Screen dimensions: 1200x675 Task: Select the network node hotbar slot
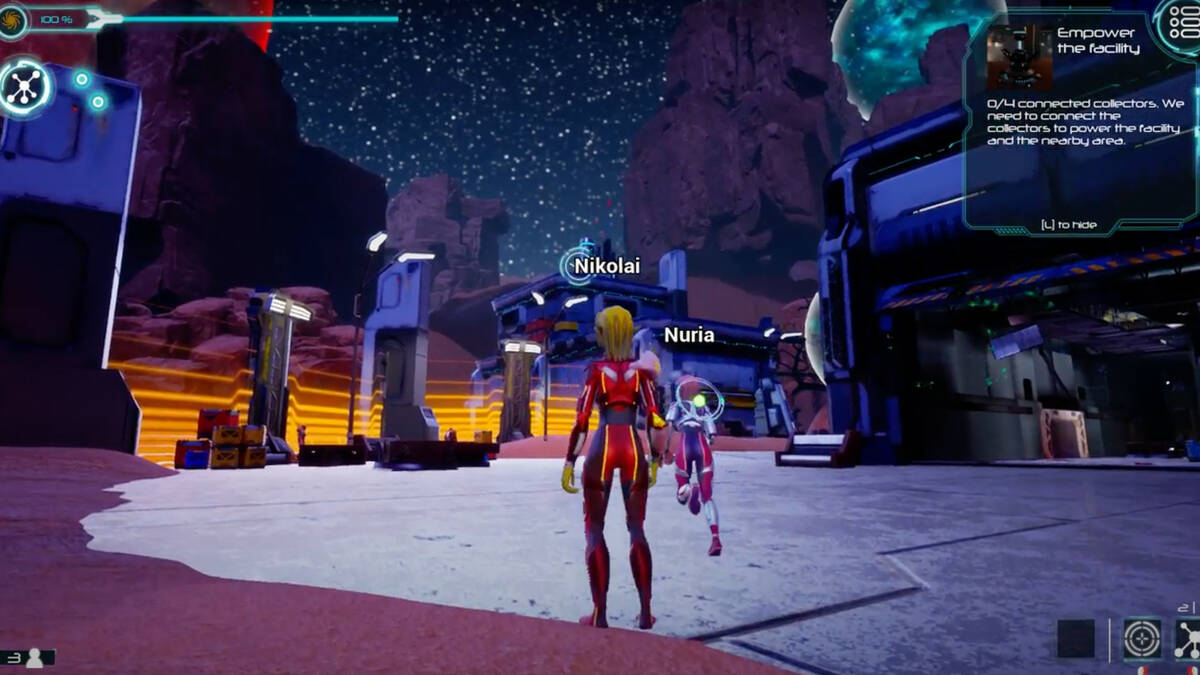point(1189,638)
